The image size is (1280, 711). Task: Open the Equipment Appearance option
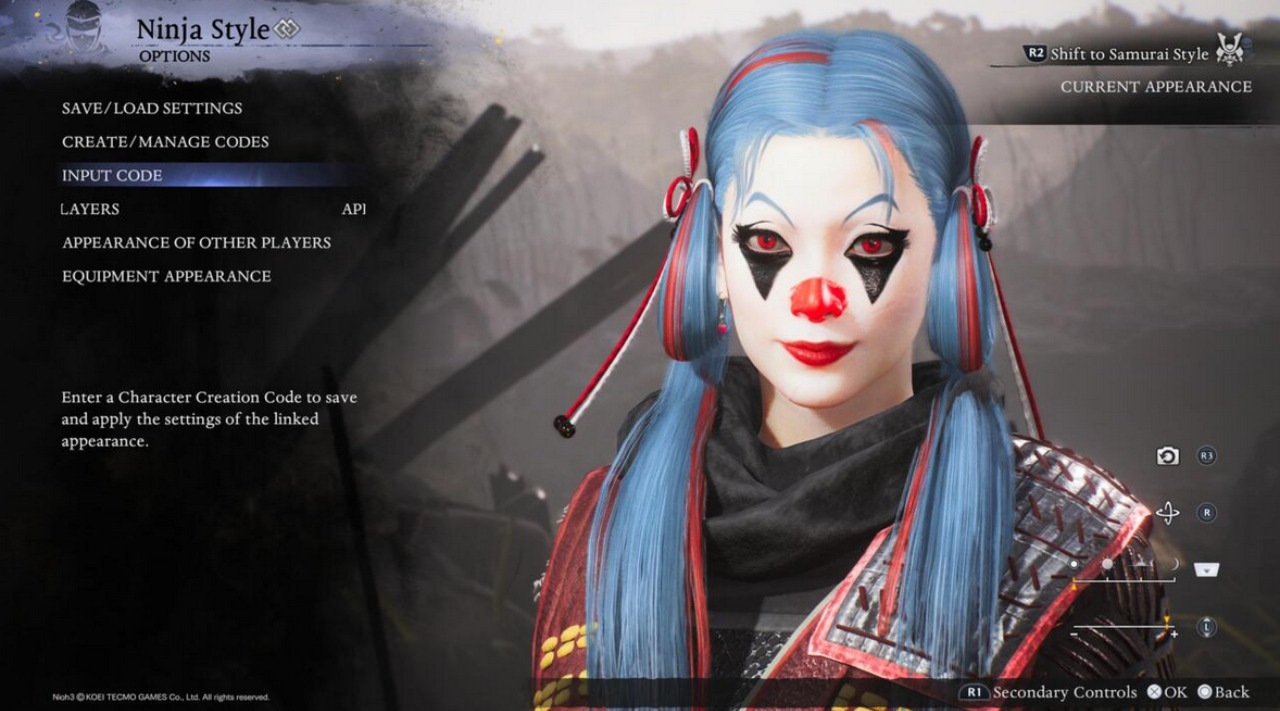[166, 276]
